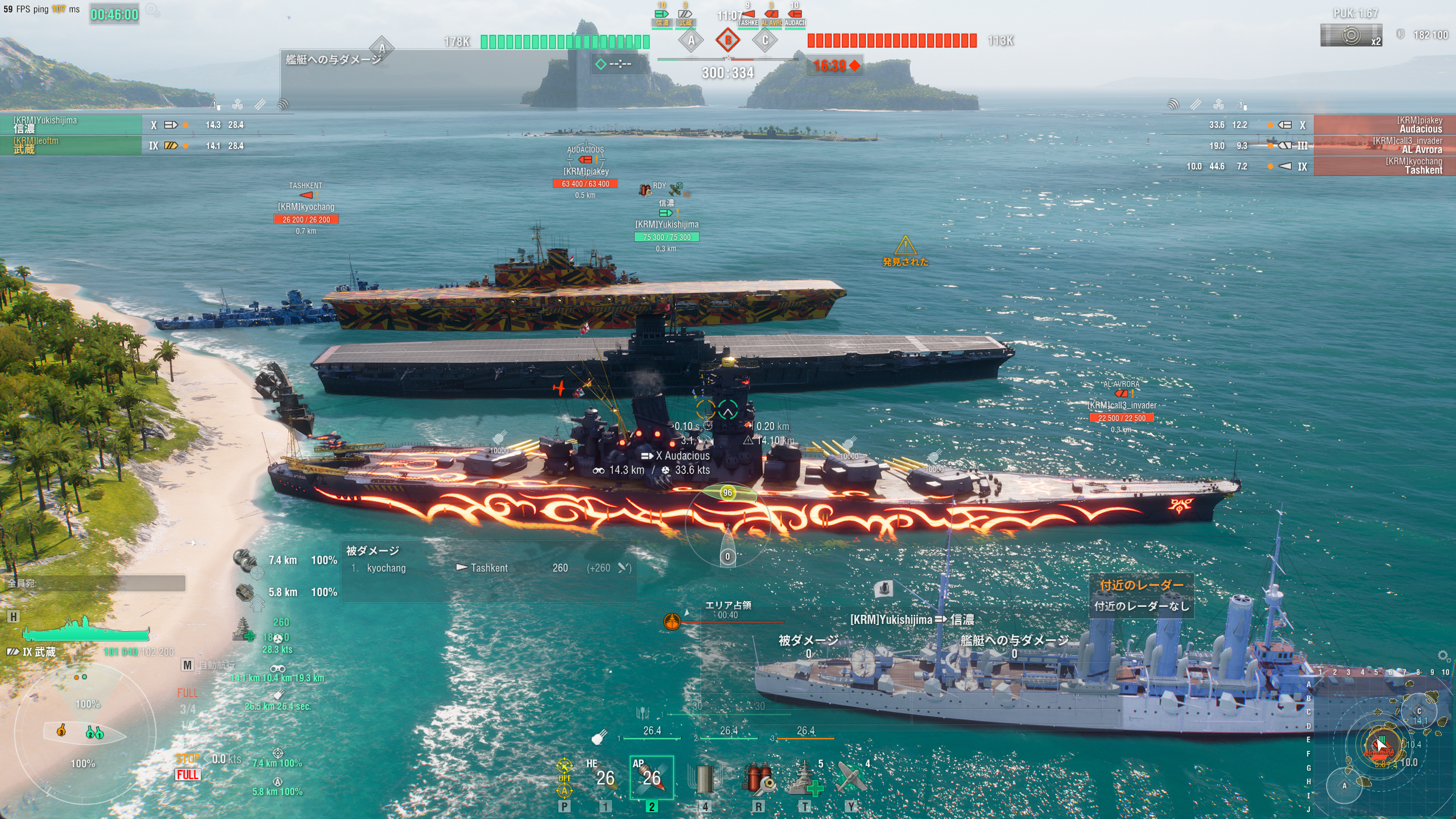Select call3_invader's AL Avrora enemy row

(1383, 145)
